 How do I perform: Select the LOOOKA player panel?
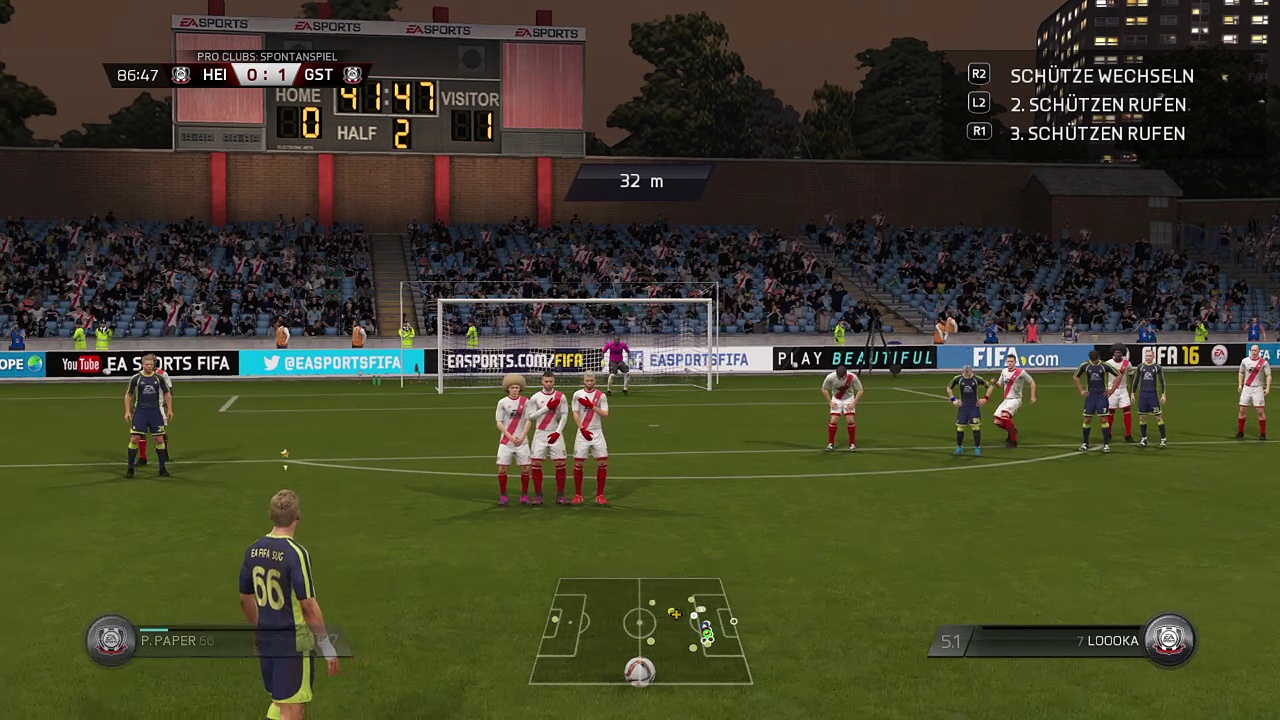[1080, 640]
